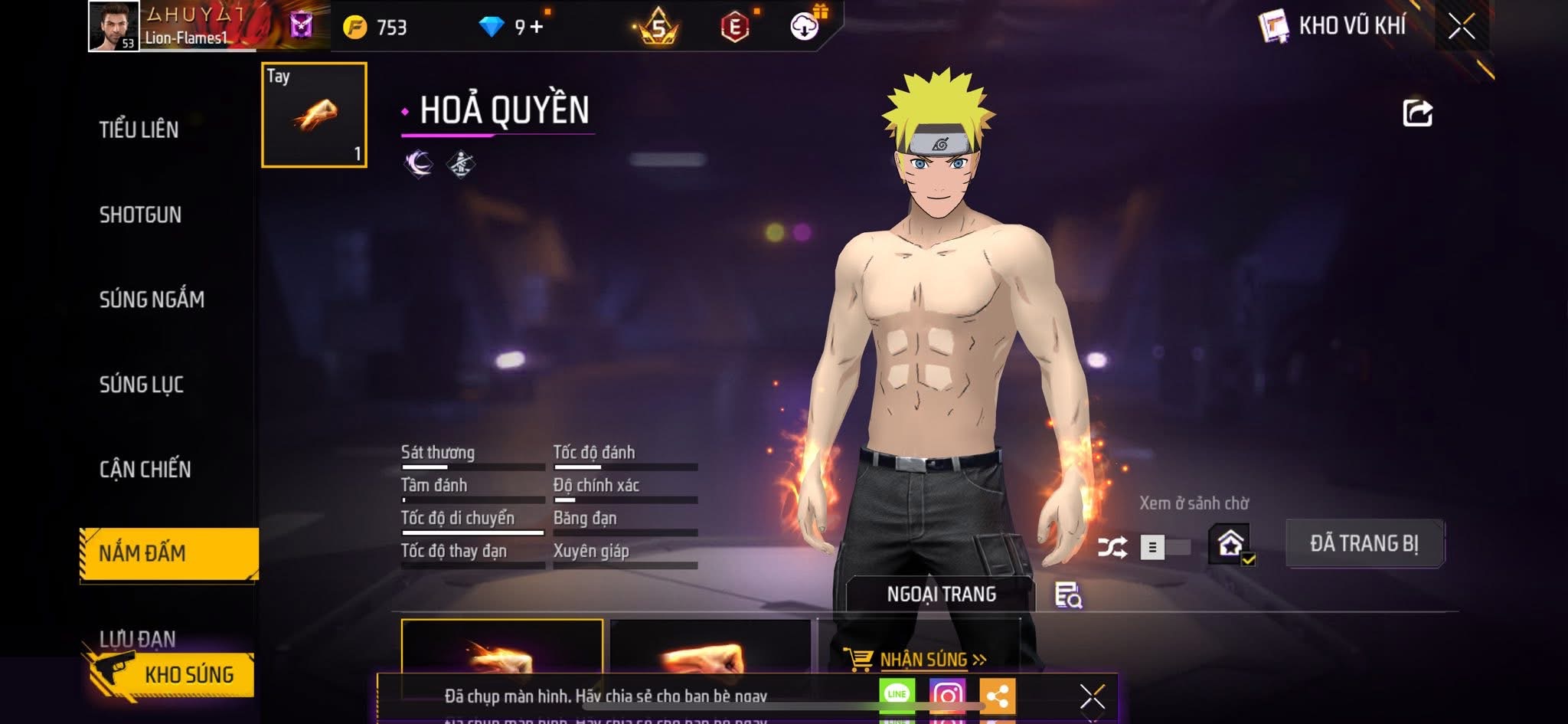This screenshot has width=1568, height=724.
Task: Open the Lựu Đạn category
Action: click(138, 637)
